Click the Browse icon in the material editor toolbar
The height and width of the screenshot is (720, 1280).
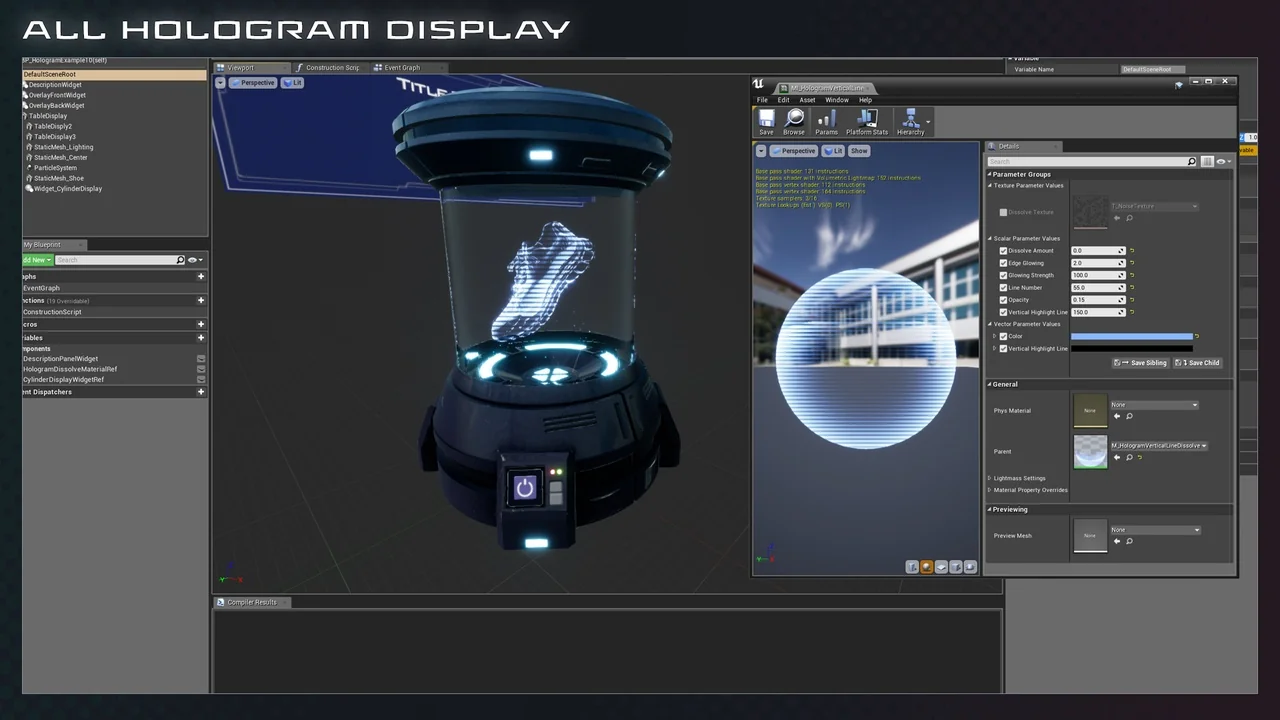(x=794, y=119)
